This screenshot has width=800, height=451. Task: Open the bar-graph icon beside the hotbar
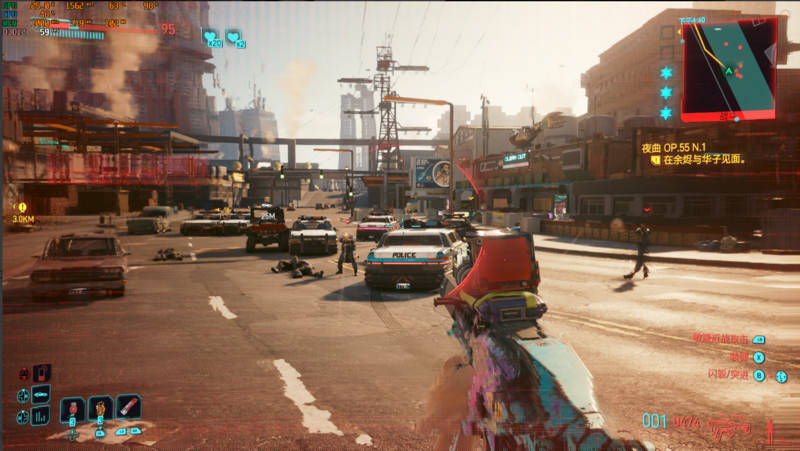41,415
